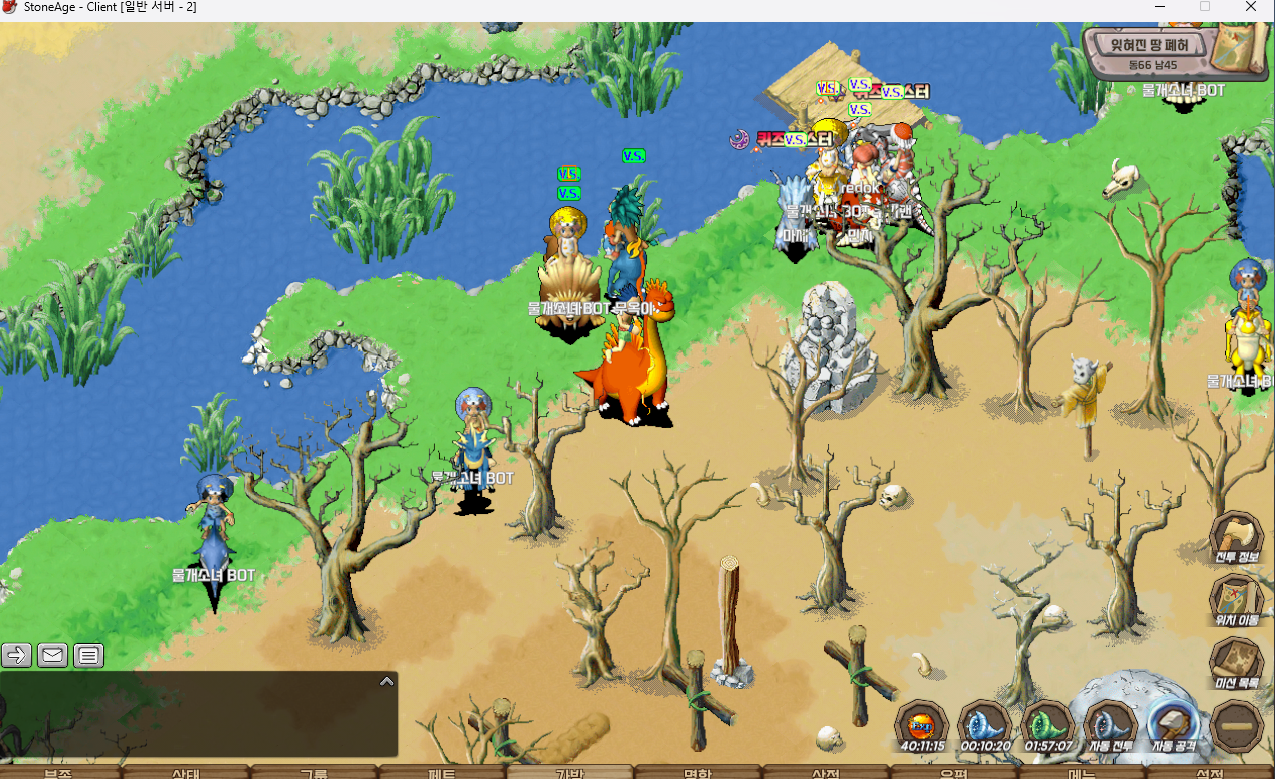Open the 페트 pet tab
Image resolution: width=1275 pixels, height=779 pixels.
[x=442, y=773]
